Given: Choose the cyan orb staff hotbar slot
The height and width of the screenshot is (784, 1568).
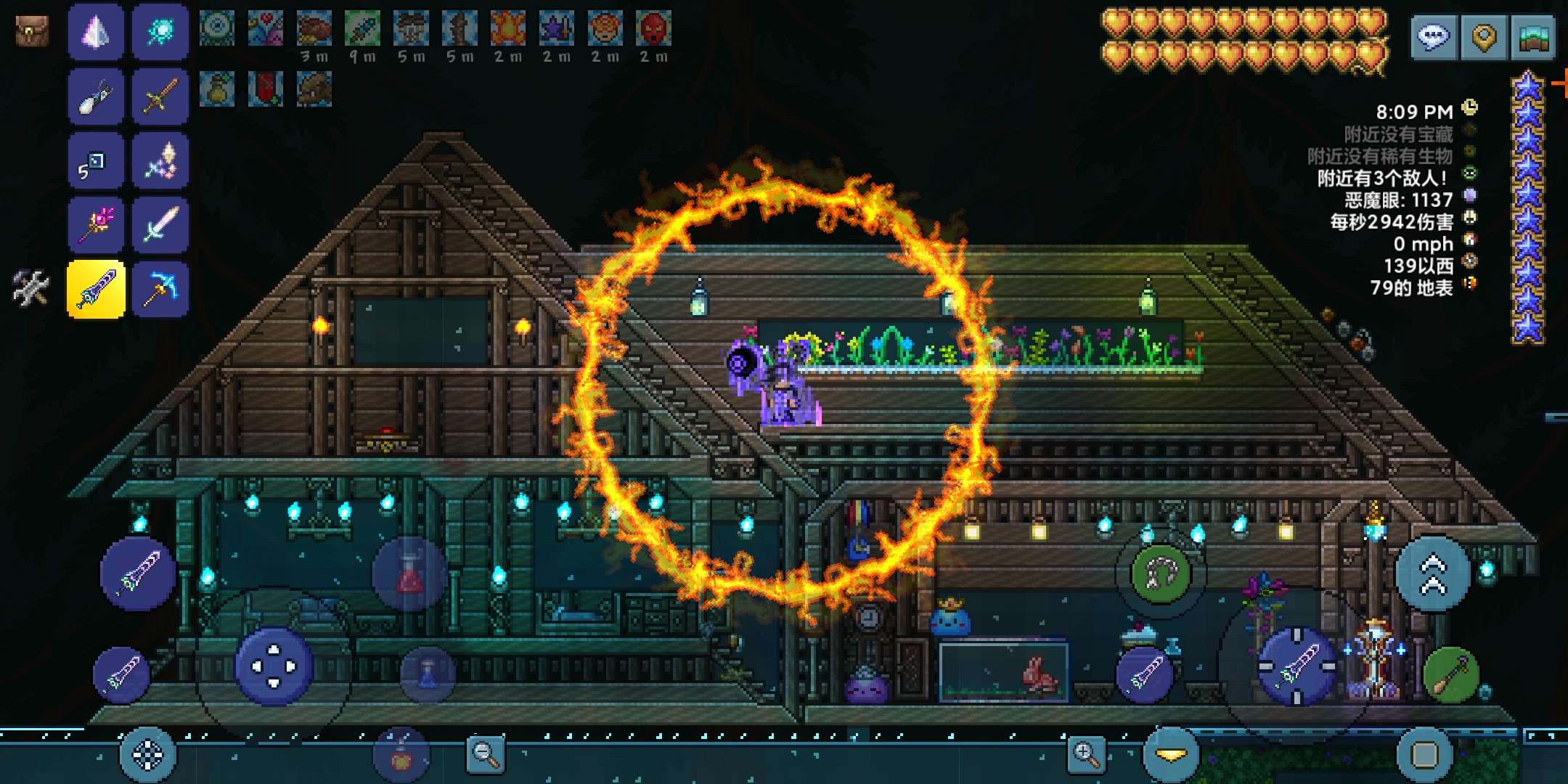Looking at the screenshot, I should pyautogui.click(x=160, y=32).
